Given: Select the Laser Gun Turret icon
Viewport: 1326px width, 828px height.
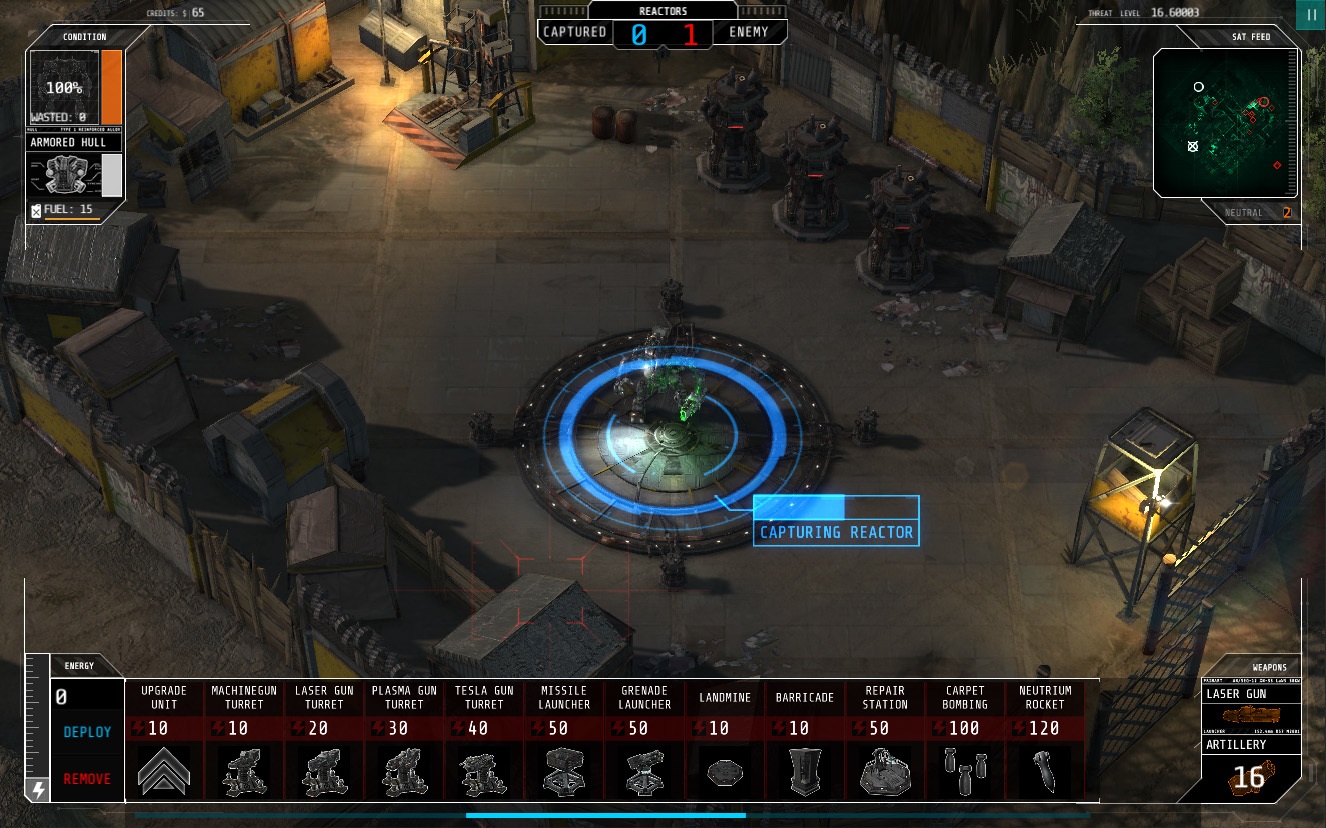Looking at the screenshot, I should click(x=324, y=770).
